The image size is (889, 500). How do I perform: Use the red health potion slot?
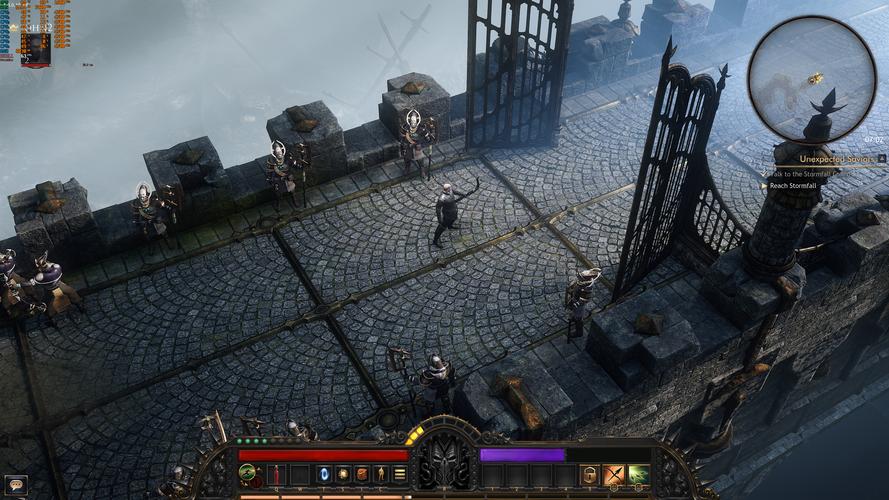[x=276, y=474]
